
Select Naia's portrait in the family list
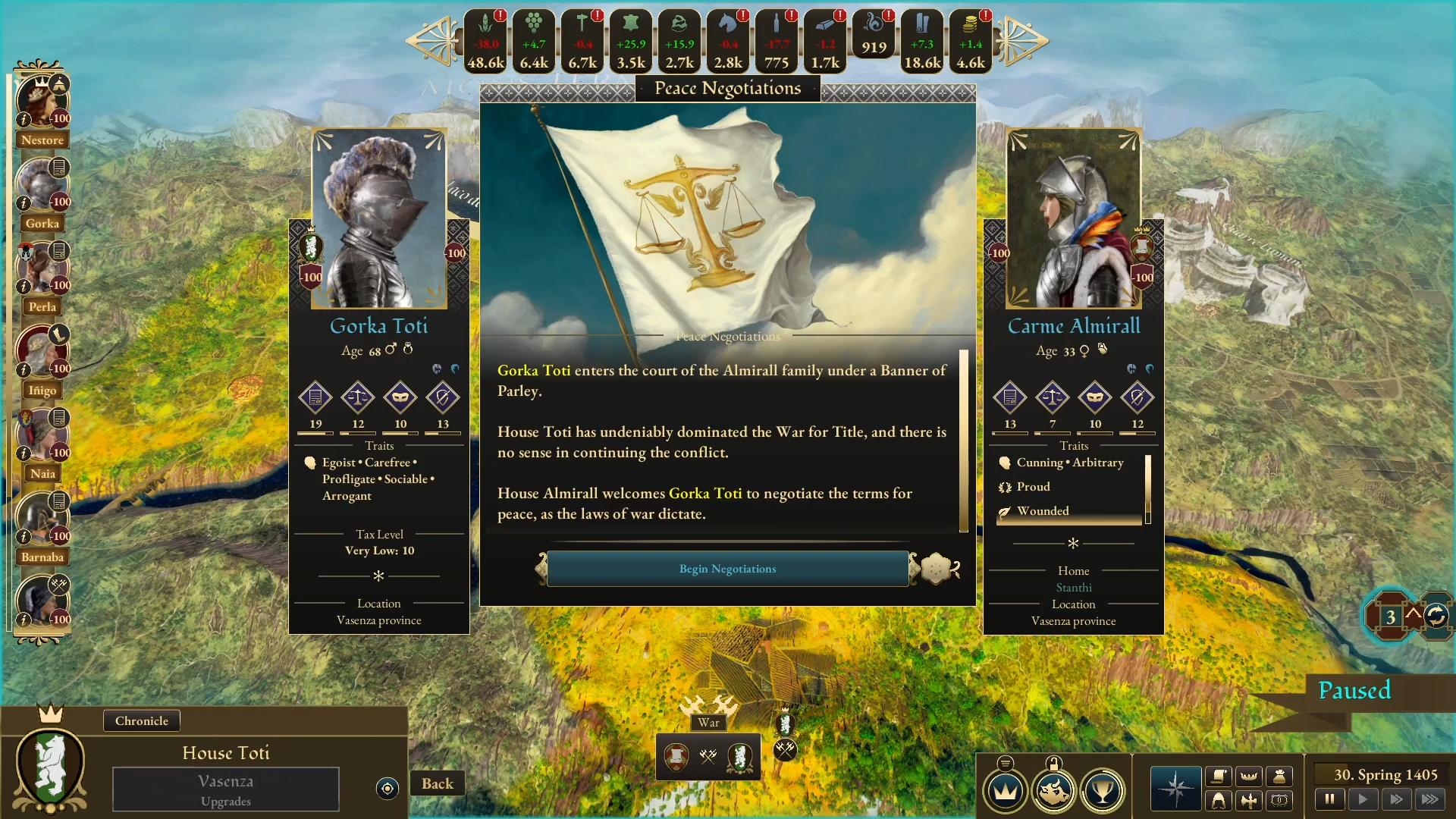[x=41, y=437]
